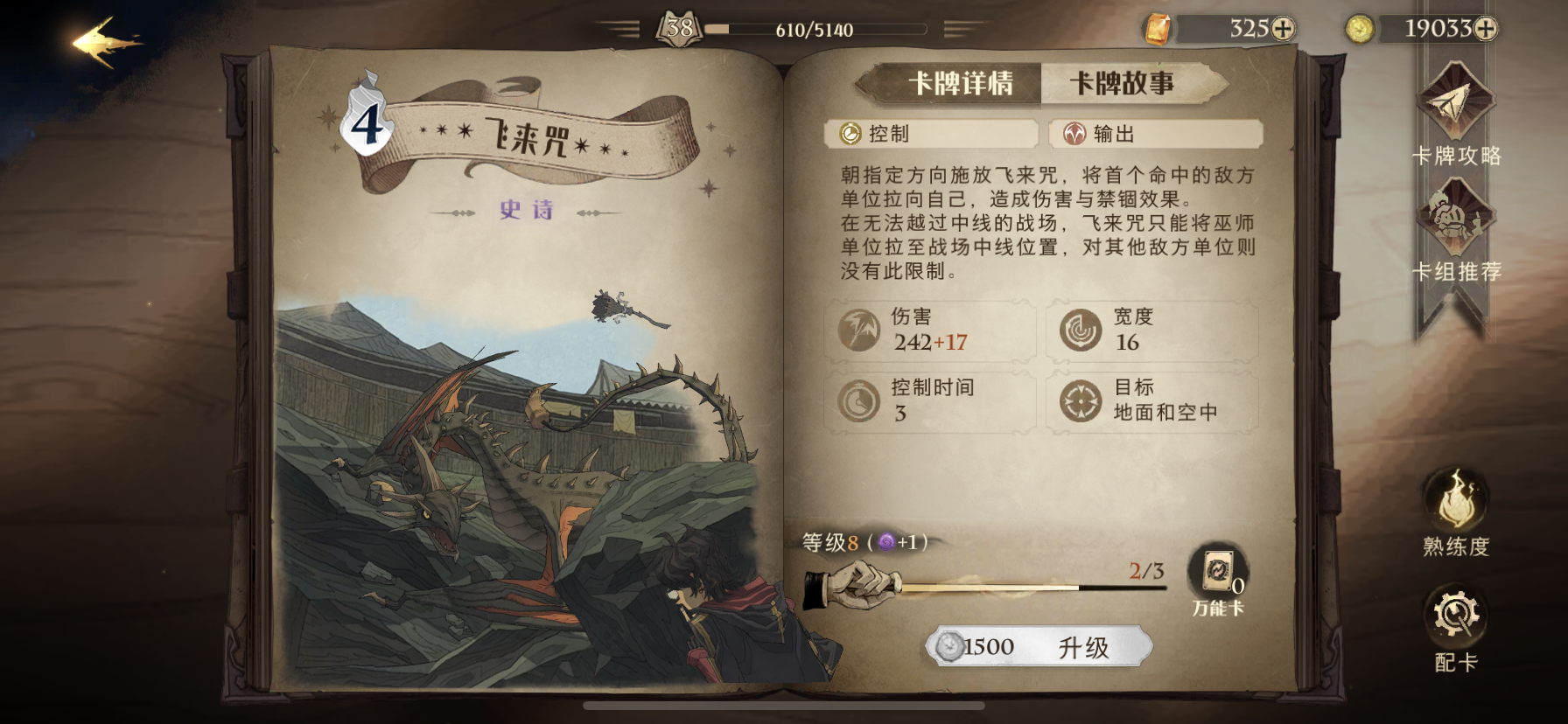The image size is (1568, 724).
Task: Open the 熟练度 proficiency screen
Action: point(1456,513)
